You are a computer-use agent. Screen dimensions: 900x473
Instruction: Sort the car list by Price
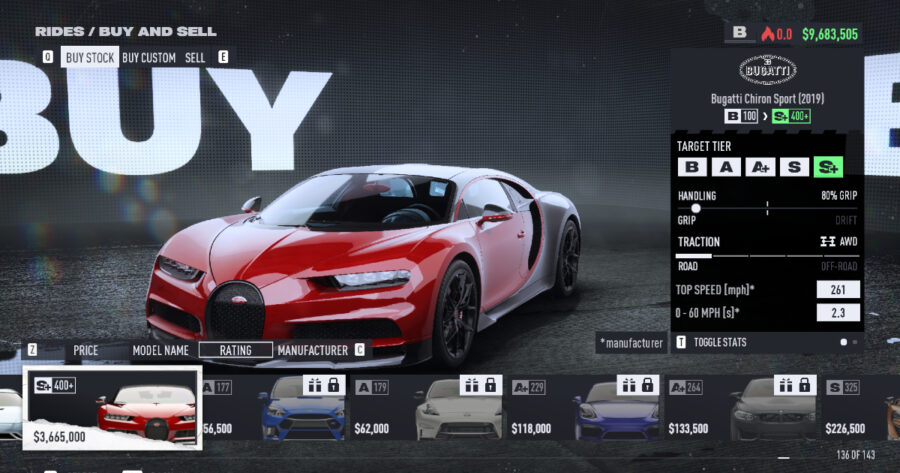(86, 350)
